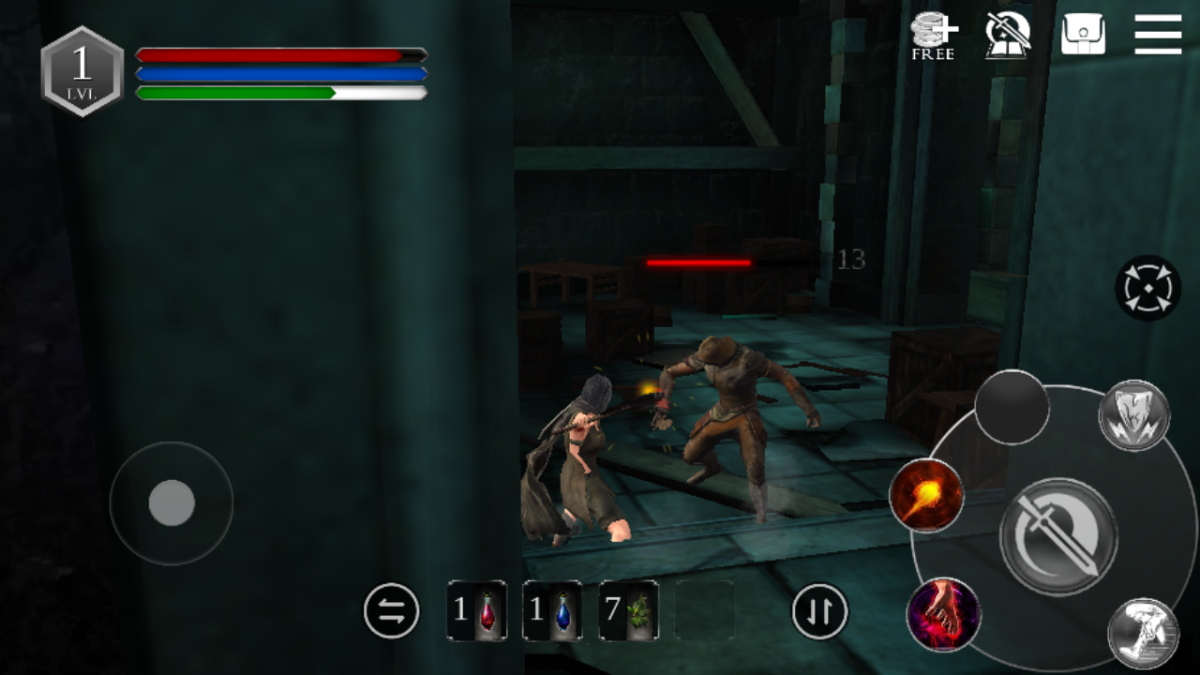
Task: Claim the FREE coins offer
Action: pyautogui.click(x=933, y=37)
